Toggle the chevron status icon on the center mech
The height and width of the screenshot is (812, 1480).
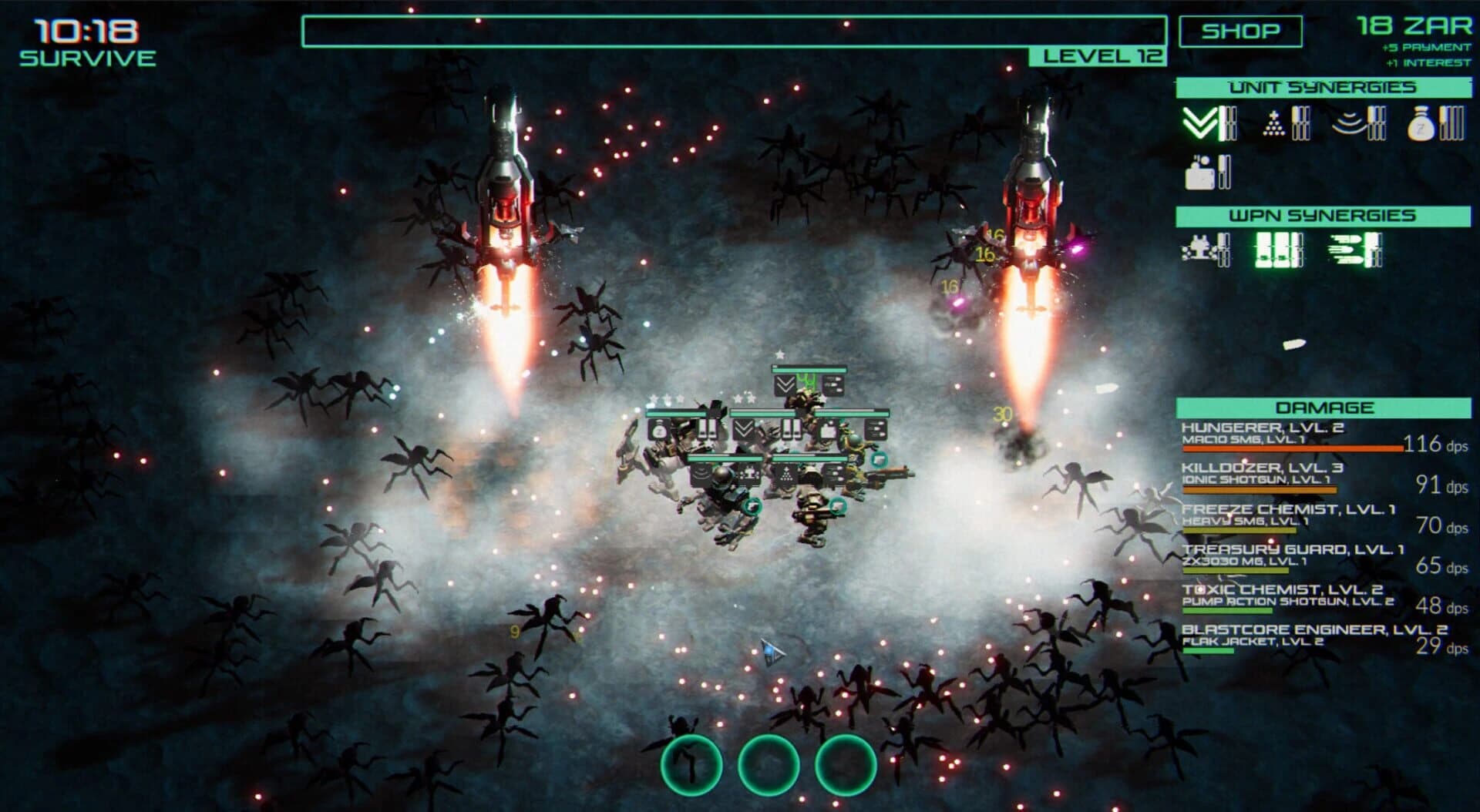[744, 428]
